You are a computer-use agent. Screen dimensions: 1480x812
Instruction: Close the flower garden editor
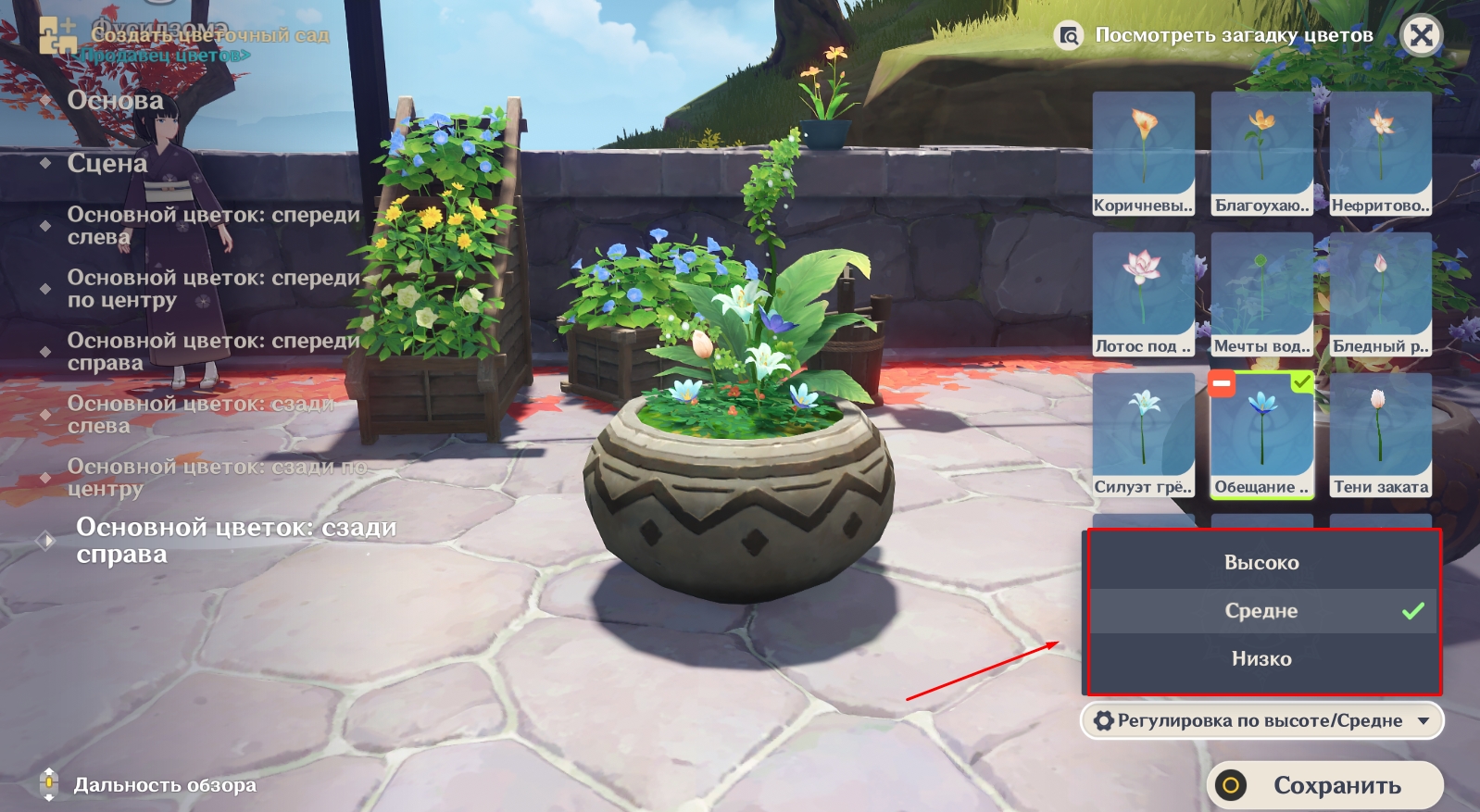pyautogui.click(x=1422, y=36)
